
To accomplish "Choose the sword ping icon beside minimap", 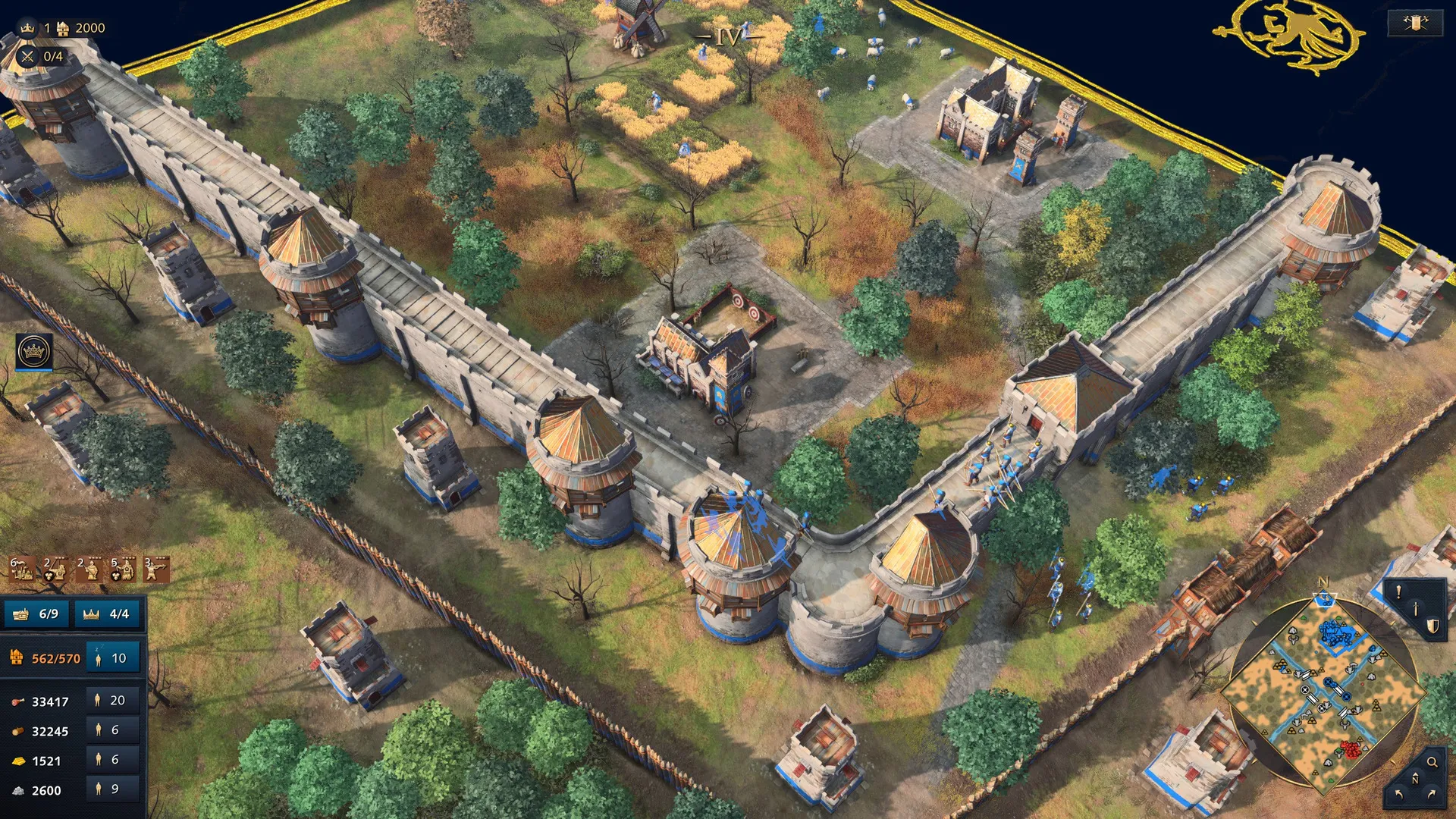I will coord(1415,609).
